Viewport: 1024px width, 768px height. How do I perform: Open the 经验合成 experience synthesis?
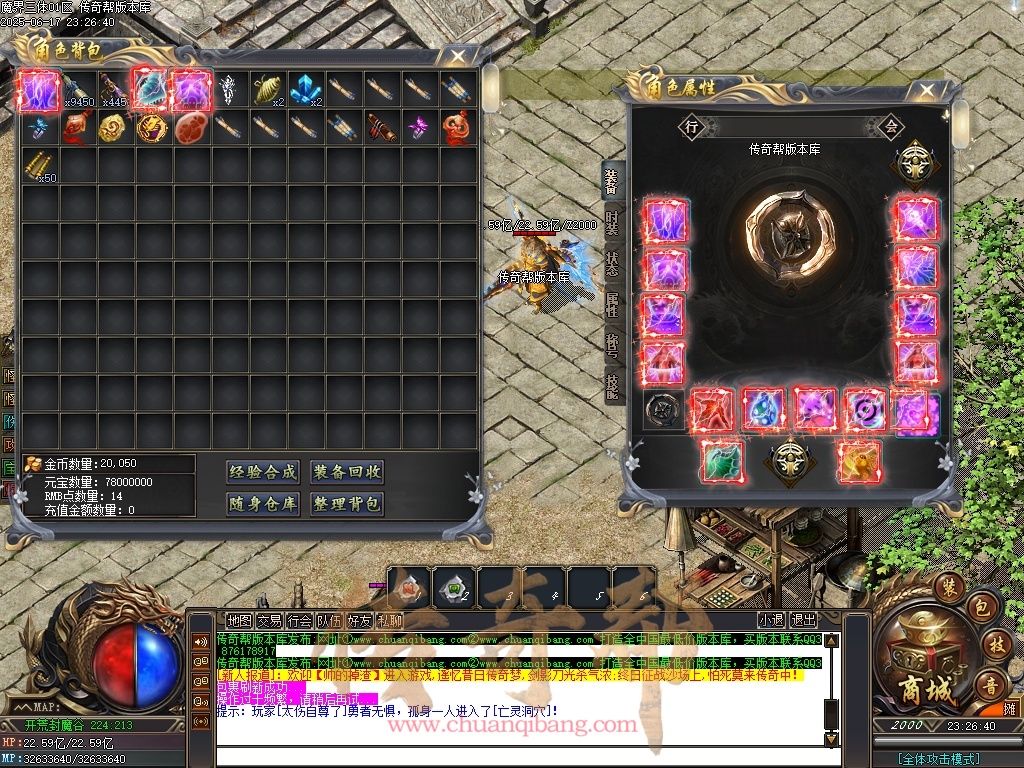pyautogui.click(x=263, y=472)
